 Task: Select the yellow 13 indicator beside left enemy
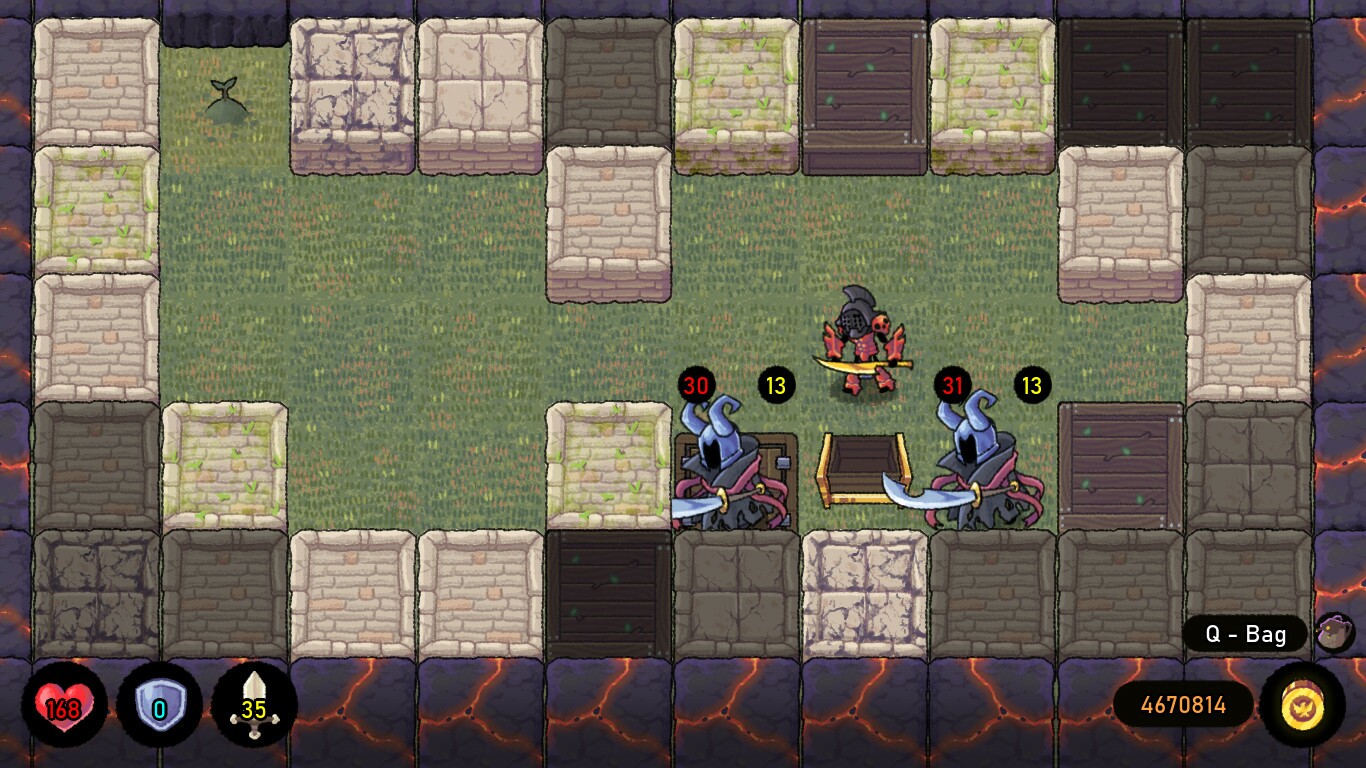(776, 383)
